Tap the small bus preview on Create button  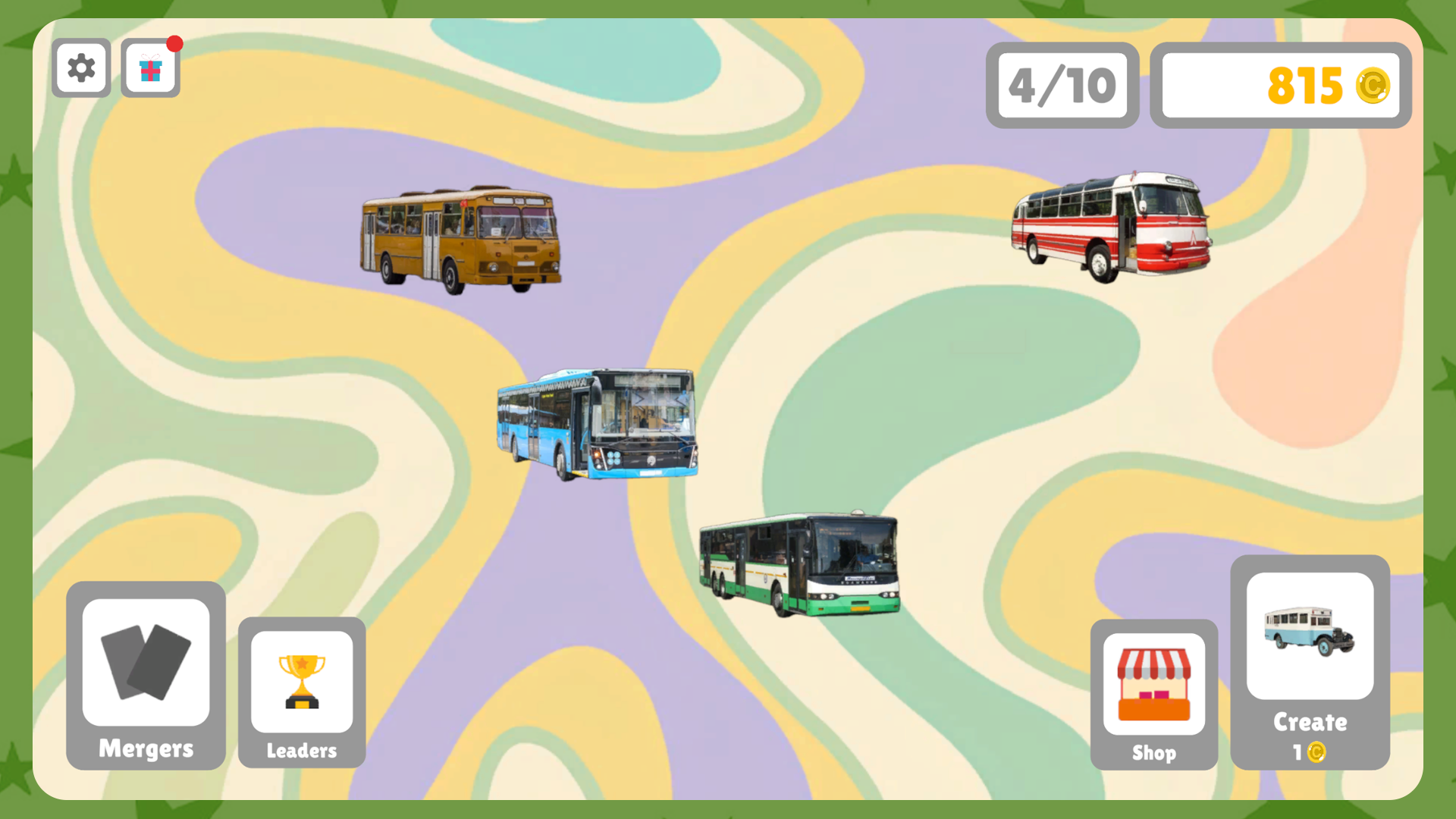(x=1311, y=632)
